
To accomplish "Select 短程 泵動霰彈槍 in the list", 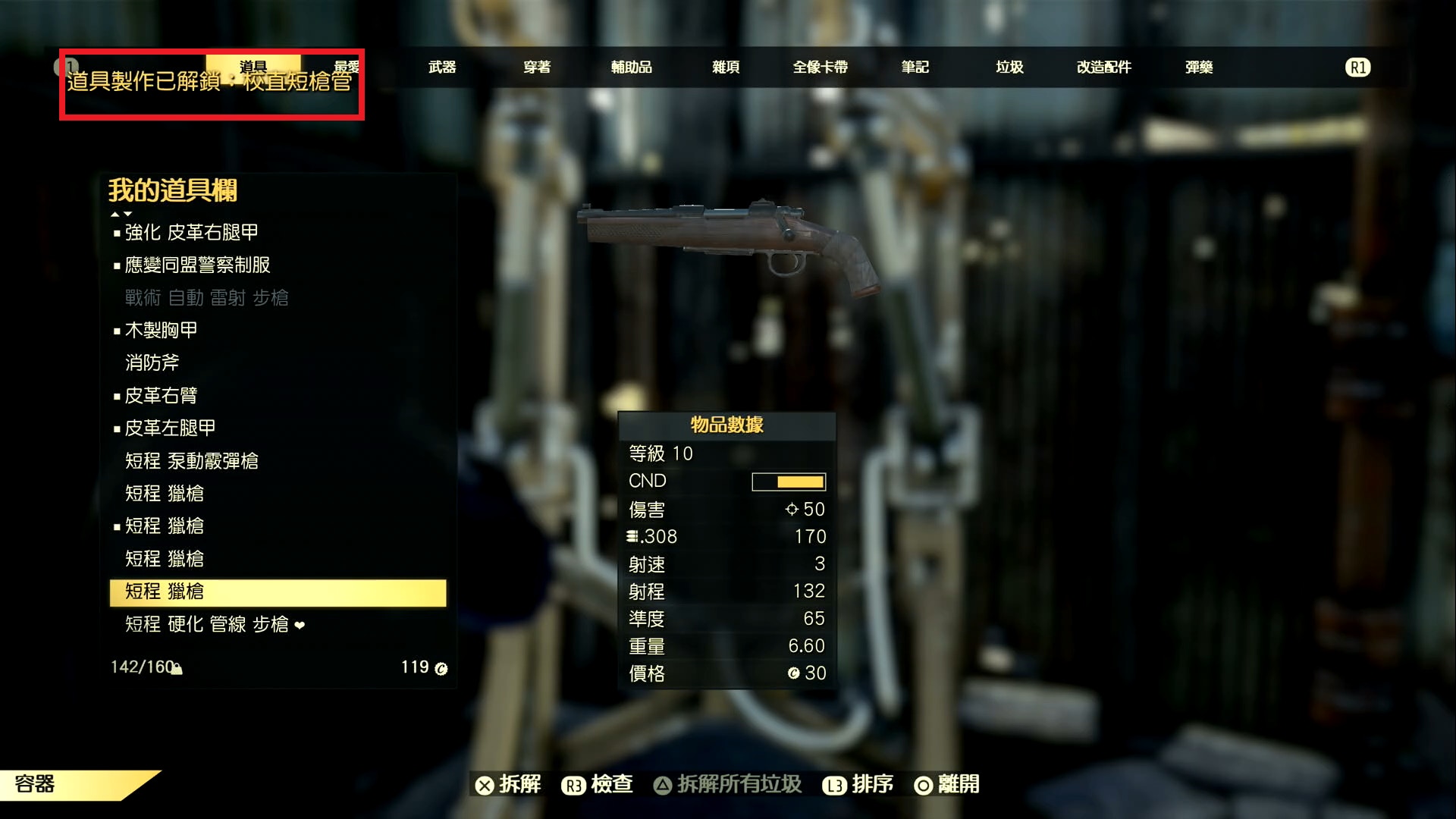I will coord(191,461).
